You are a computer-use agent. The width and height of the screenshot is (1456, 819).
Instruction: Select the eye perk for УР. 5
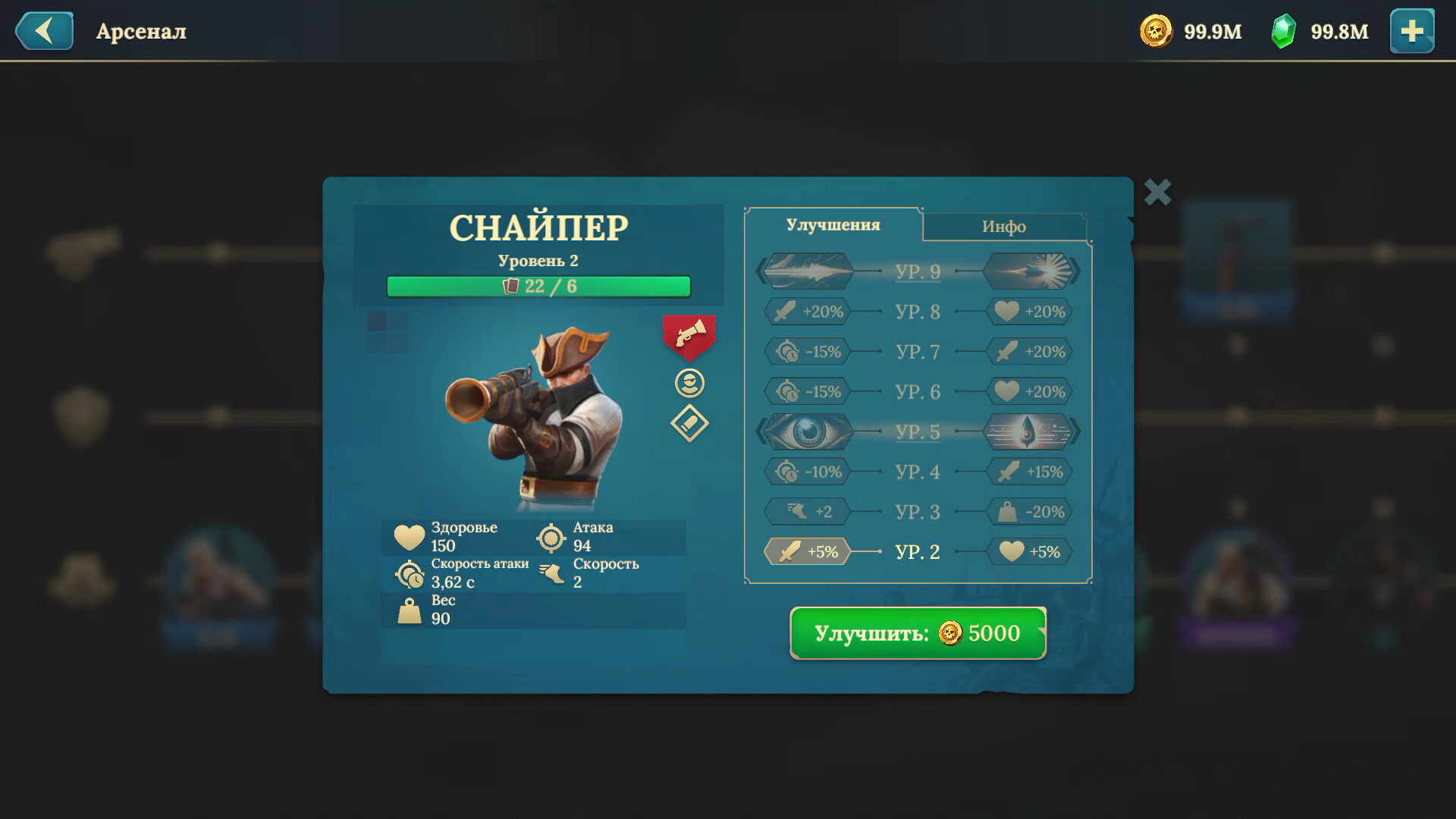[807, 431]
